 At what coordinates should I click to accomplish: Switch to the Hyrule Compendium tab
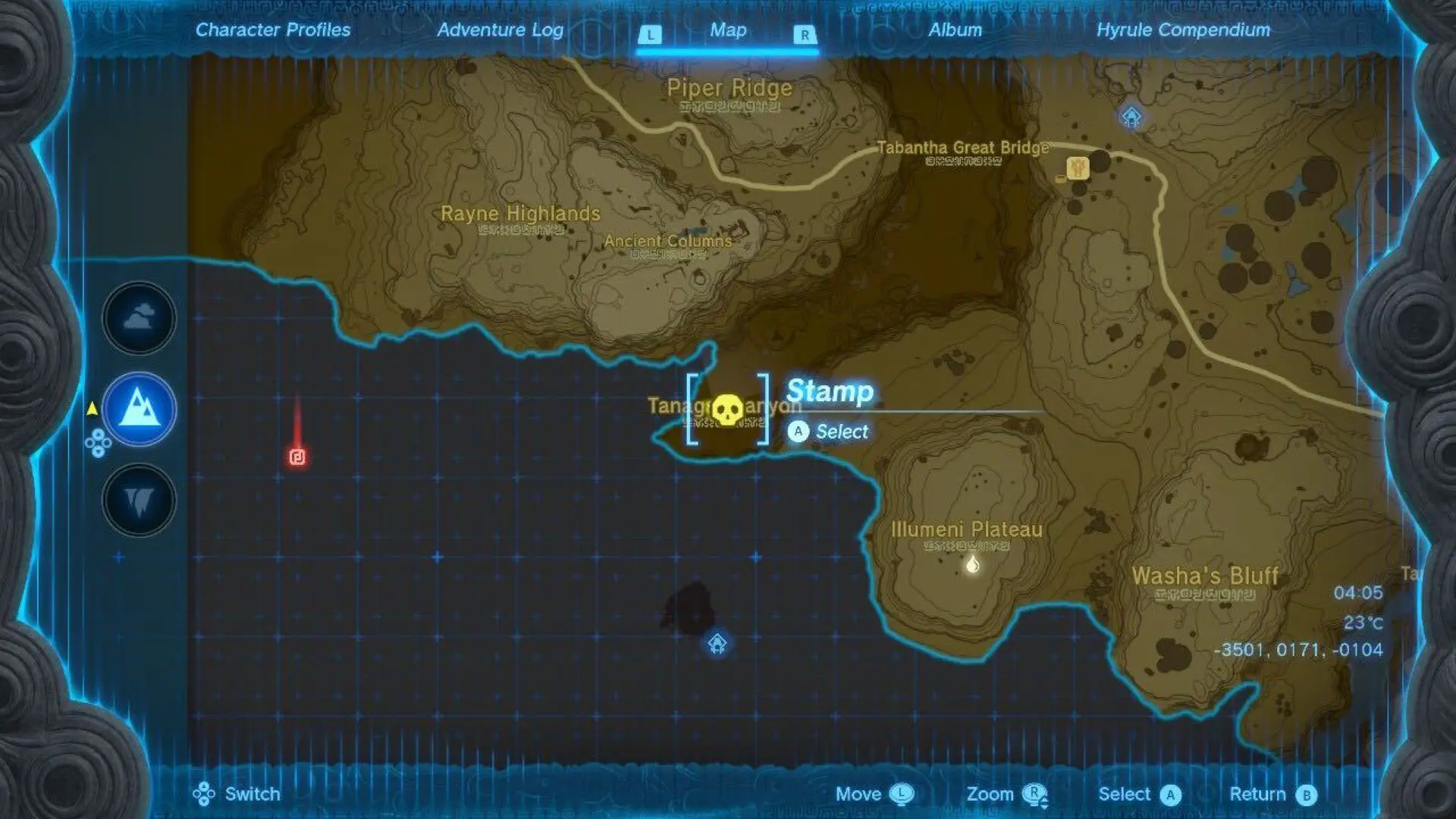pyautogui.click(x=1185, y=30)
